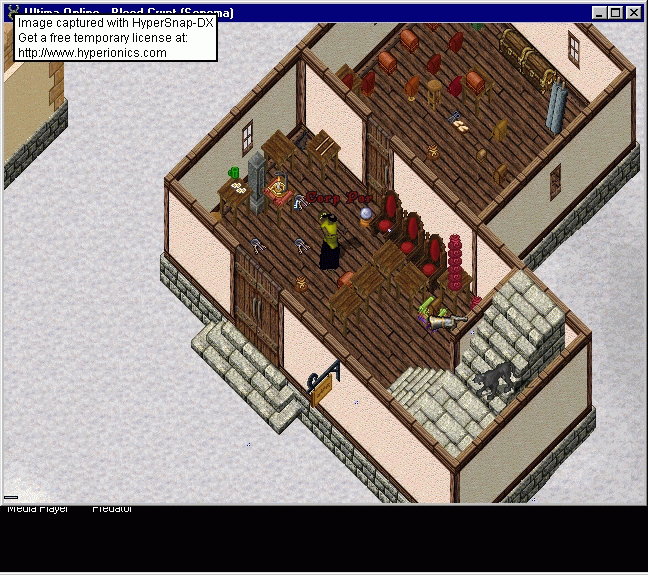Minimize the Ultima Online window

pos(600,13)
